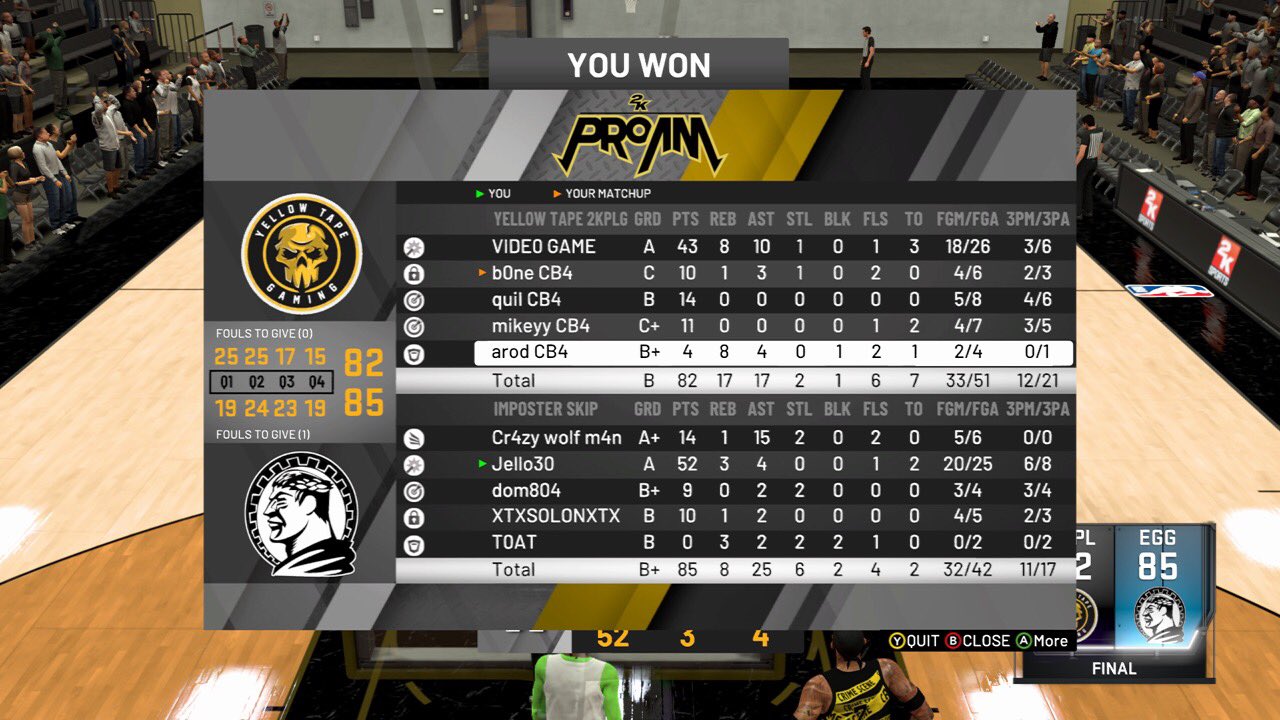Click the shield badge icon next to T0AT

(x=413, y=545)
